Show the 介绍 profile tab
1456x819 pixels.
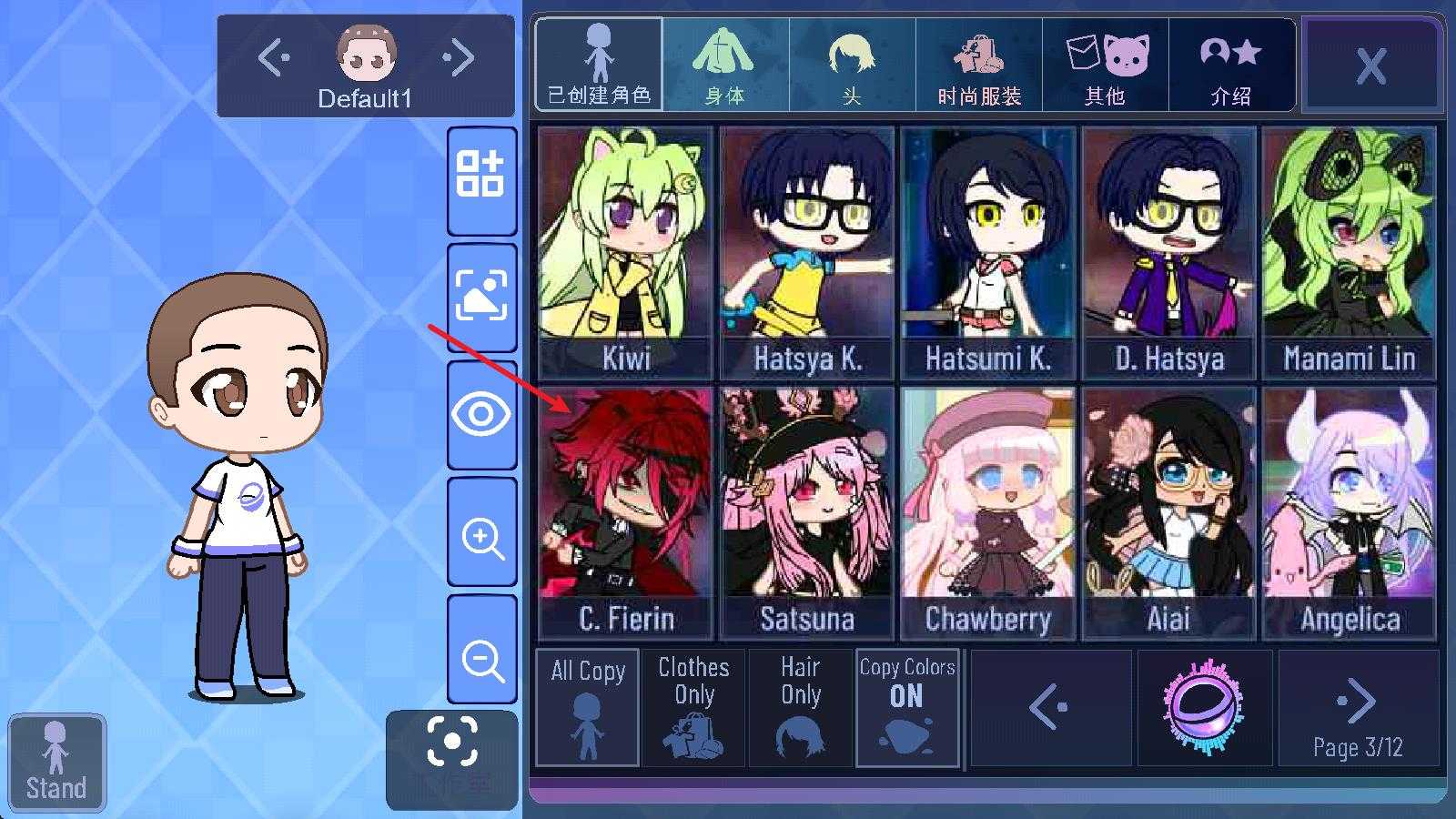point(1230,66)
